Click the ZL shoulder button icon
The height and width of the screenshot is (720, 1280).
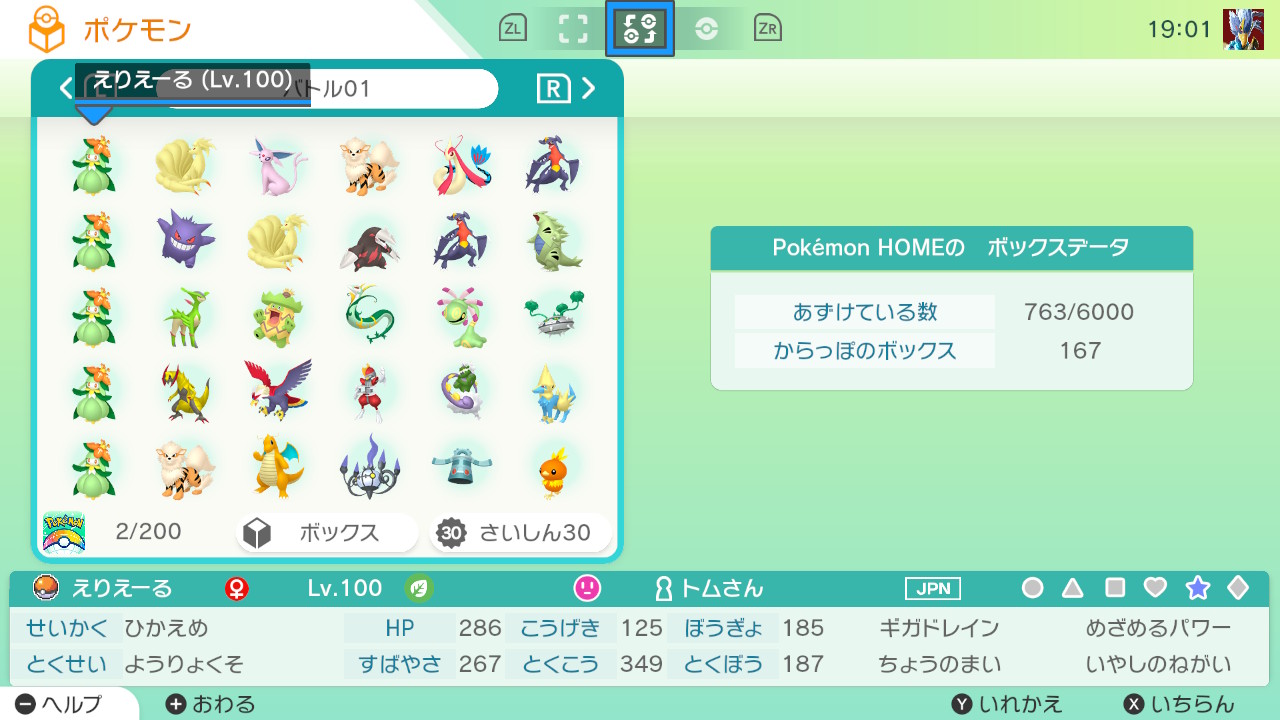click(513, 28)
